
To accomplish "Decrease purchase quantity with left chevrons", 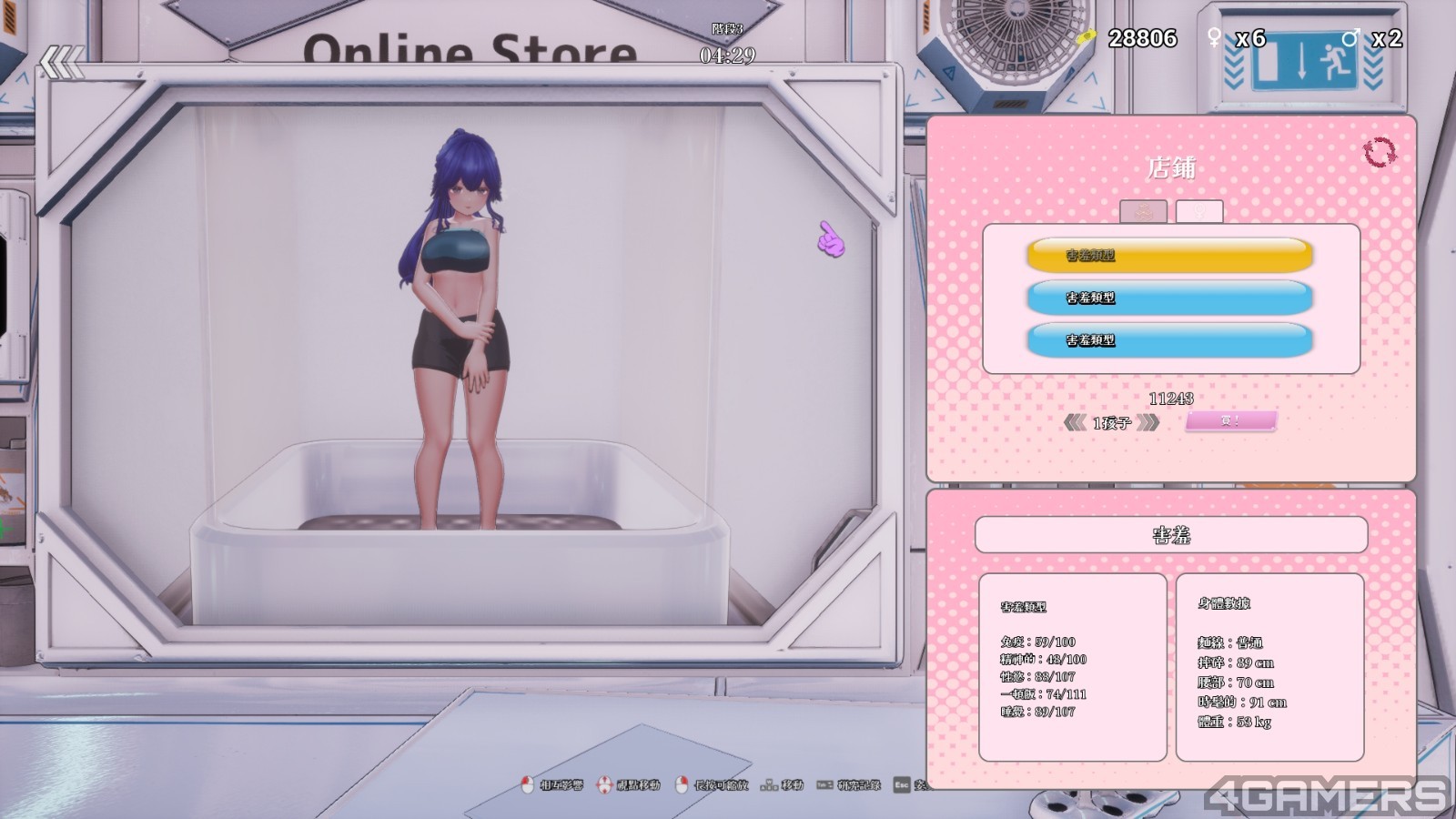I will (1075, 422).
